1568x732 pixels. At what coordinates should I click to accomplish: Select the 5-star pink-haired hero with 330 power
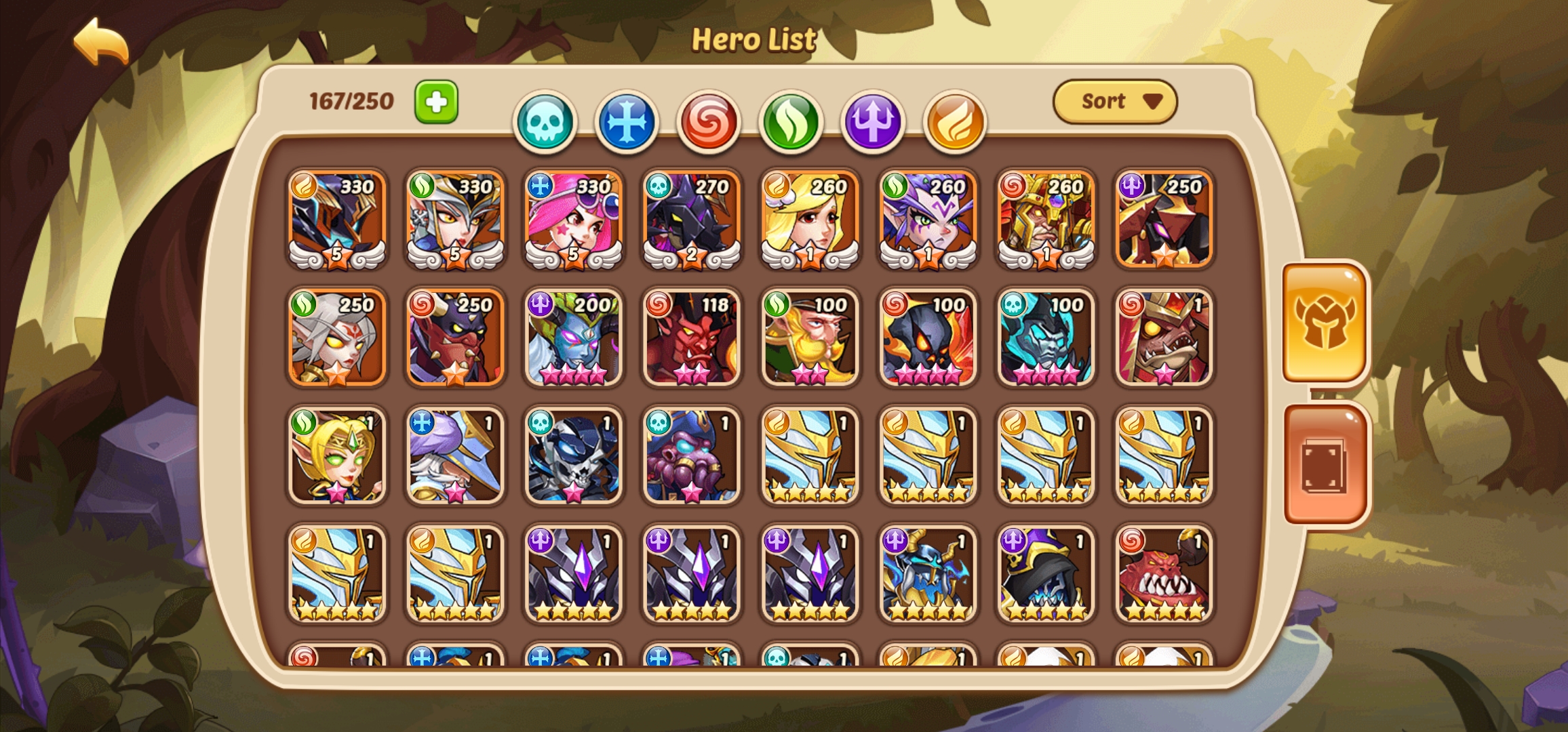point(573,220)
